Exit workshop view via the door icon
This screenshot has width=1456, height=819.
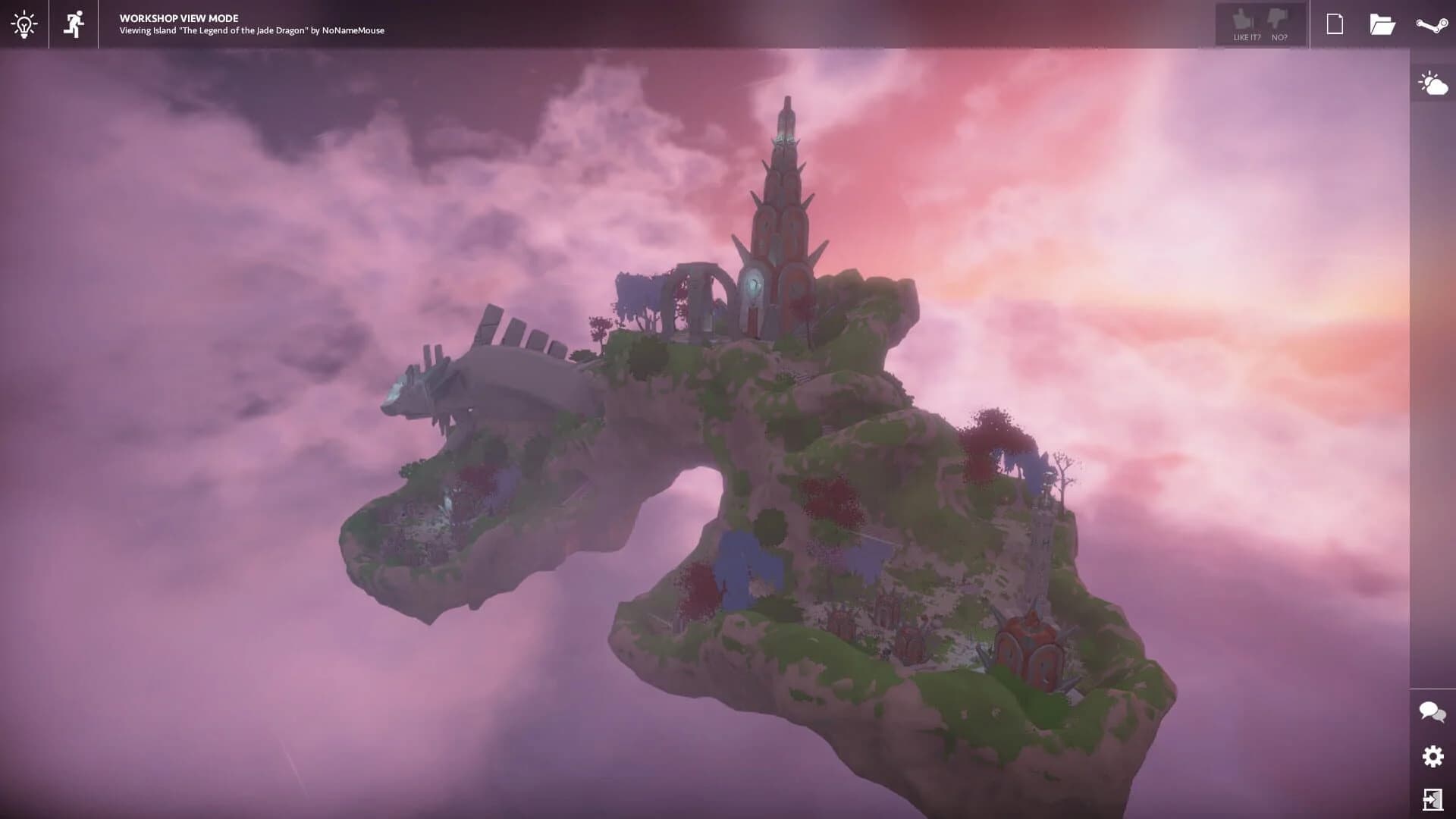click(1431, 799)
